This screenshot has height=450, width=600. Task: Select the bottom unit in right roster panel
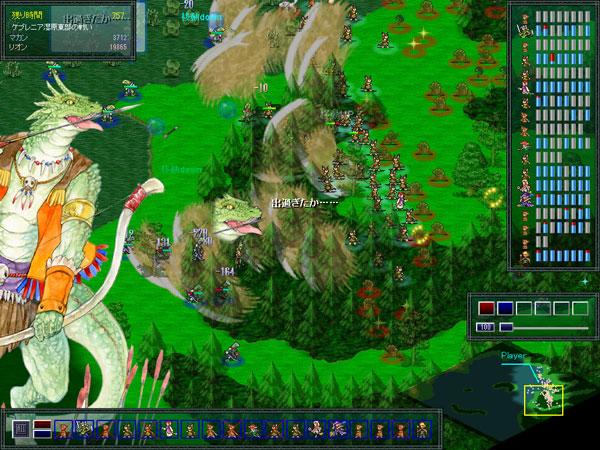click(524, 256)
